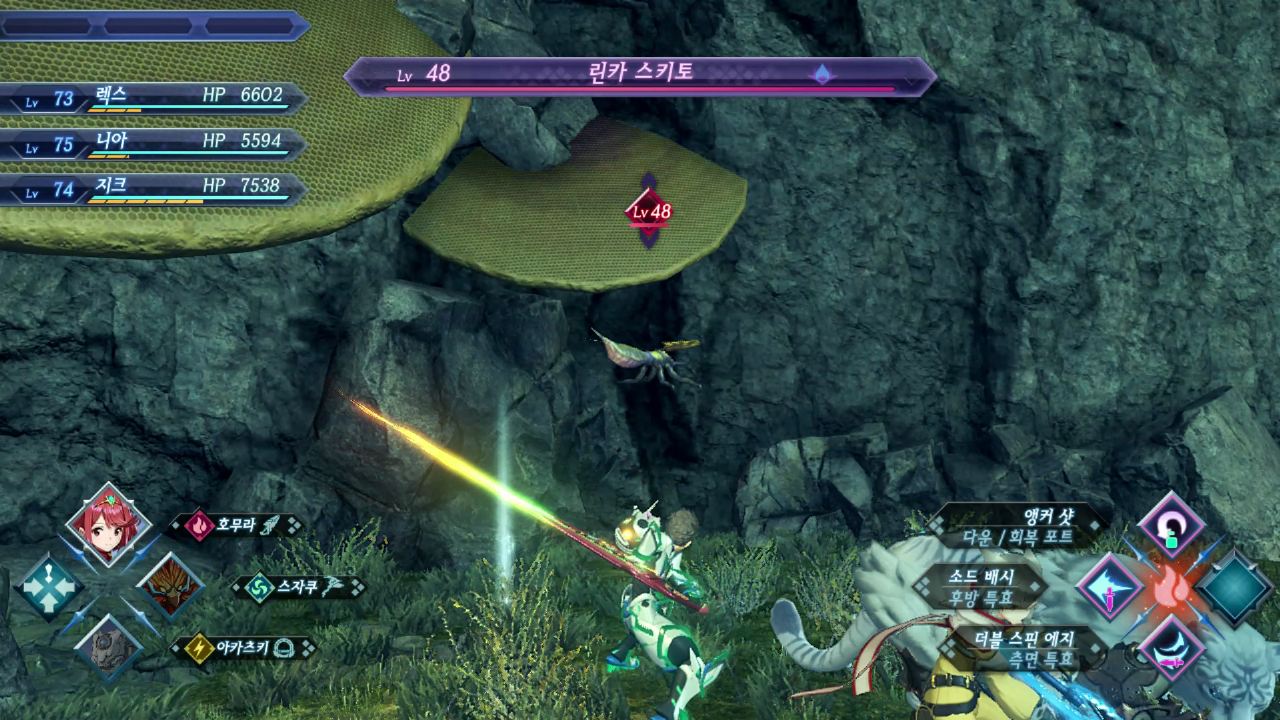
Task: Select Pyra's blade portrait
Action: tap(108, 524)
